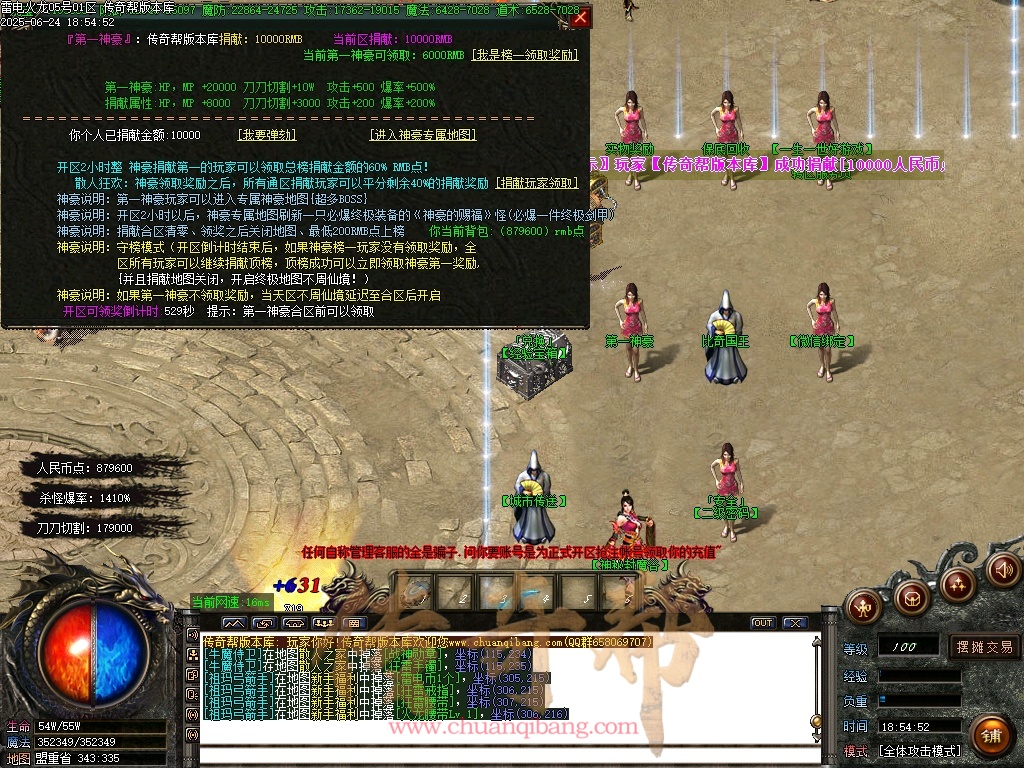Select the 我要弹劾 link
The width and height of the screenshot is (1024, 768).
point(266,135)
